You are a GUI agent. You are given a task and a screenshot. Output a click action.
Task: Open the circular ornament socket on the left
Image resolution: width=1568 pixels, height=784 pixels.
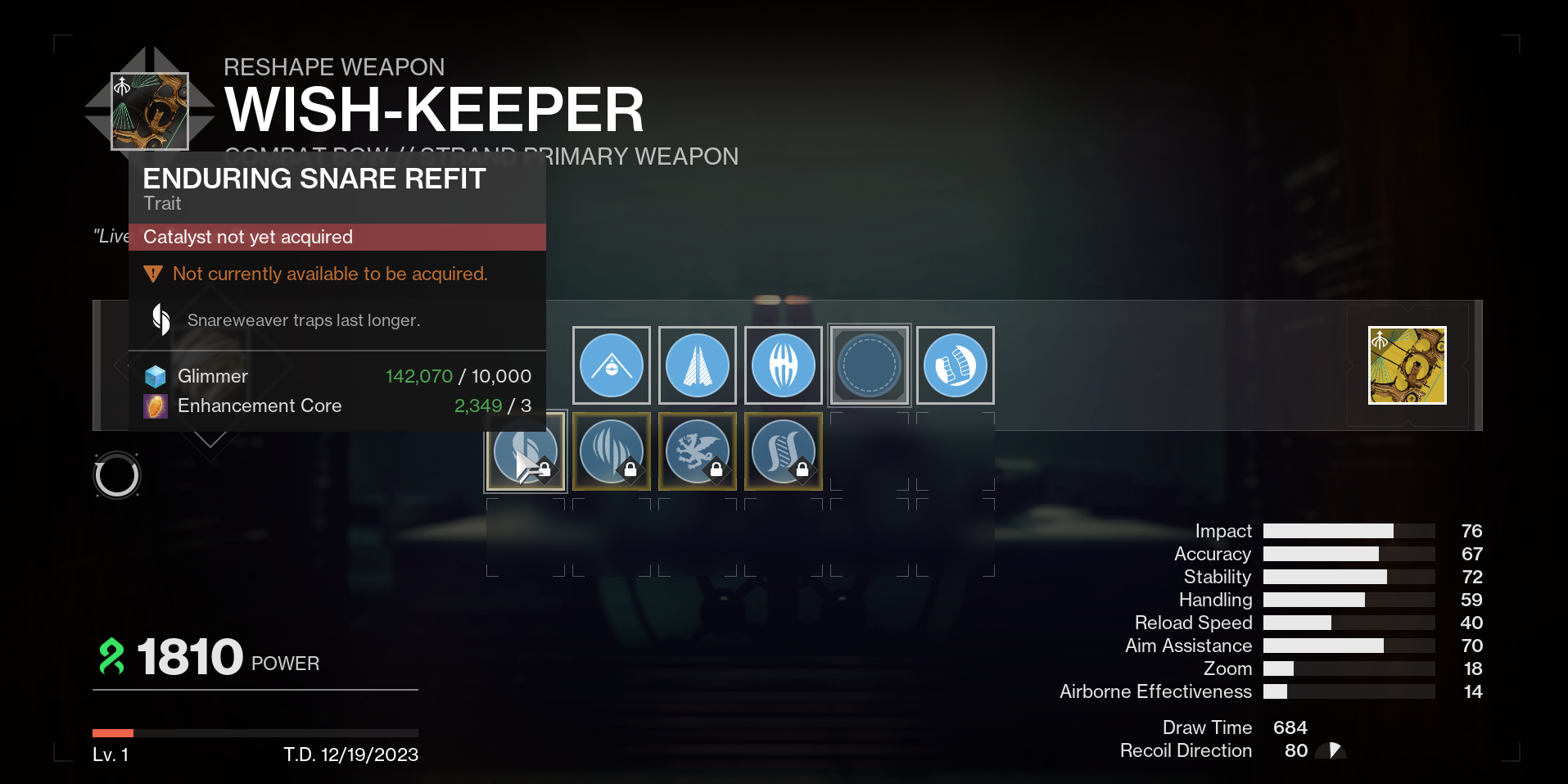click(117, 475)
